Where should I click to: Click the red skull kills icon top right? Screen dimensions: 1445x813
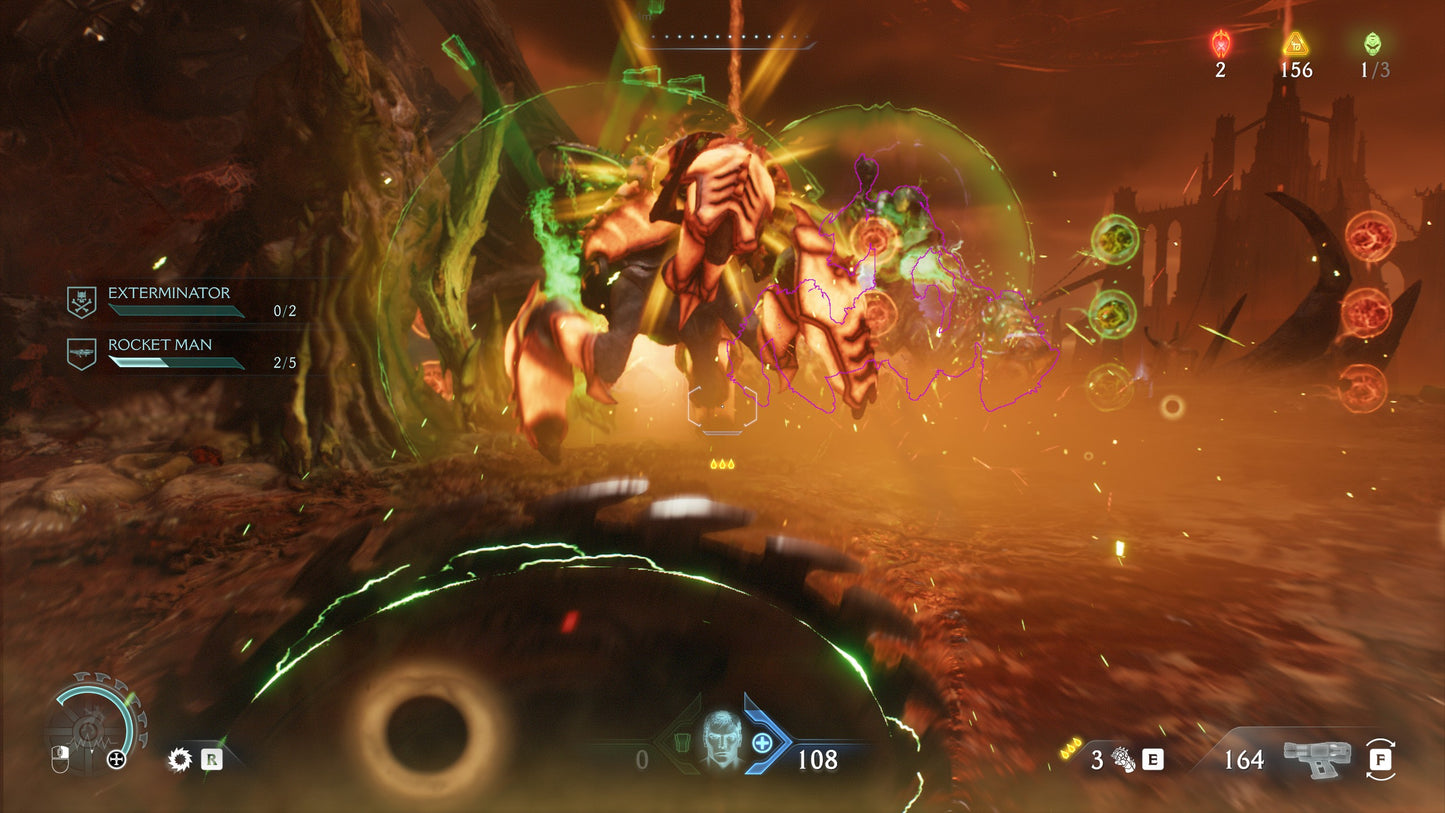tap(1219, 44)
